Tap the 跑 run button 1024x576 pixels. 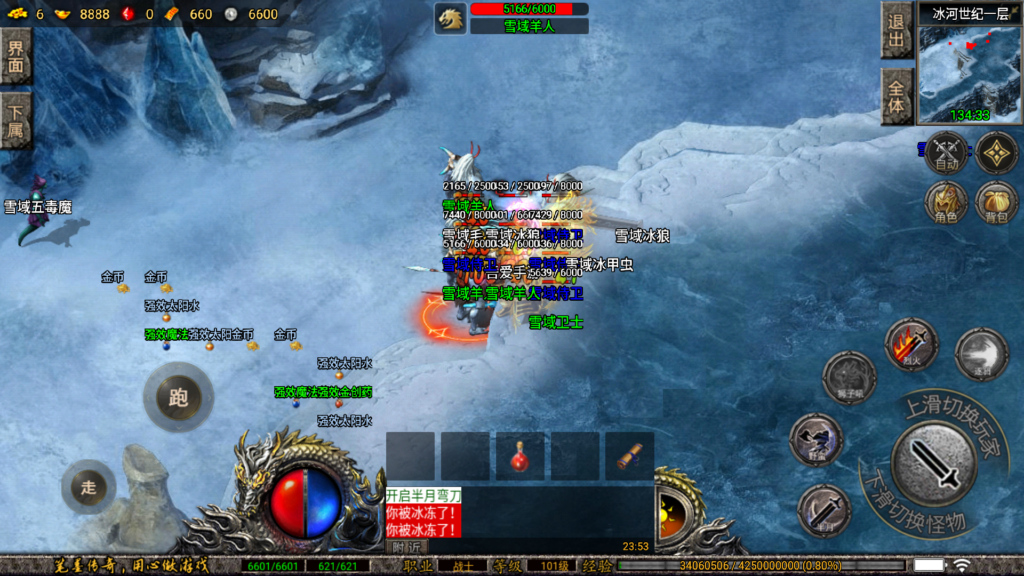[178, 398]
